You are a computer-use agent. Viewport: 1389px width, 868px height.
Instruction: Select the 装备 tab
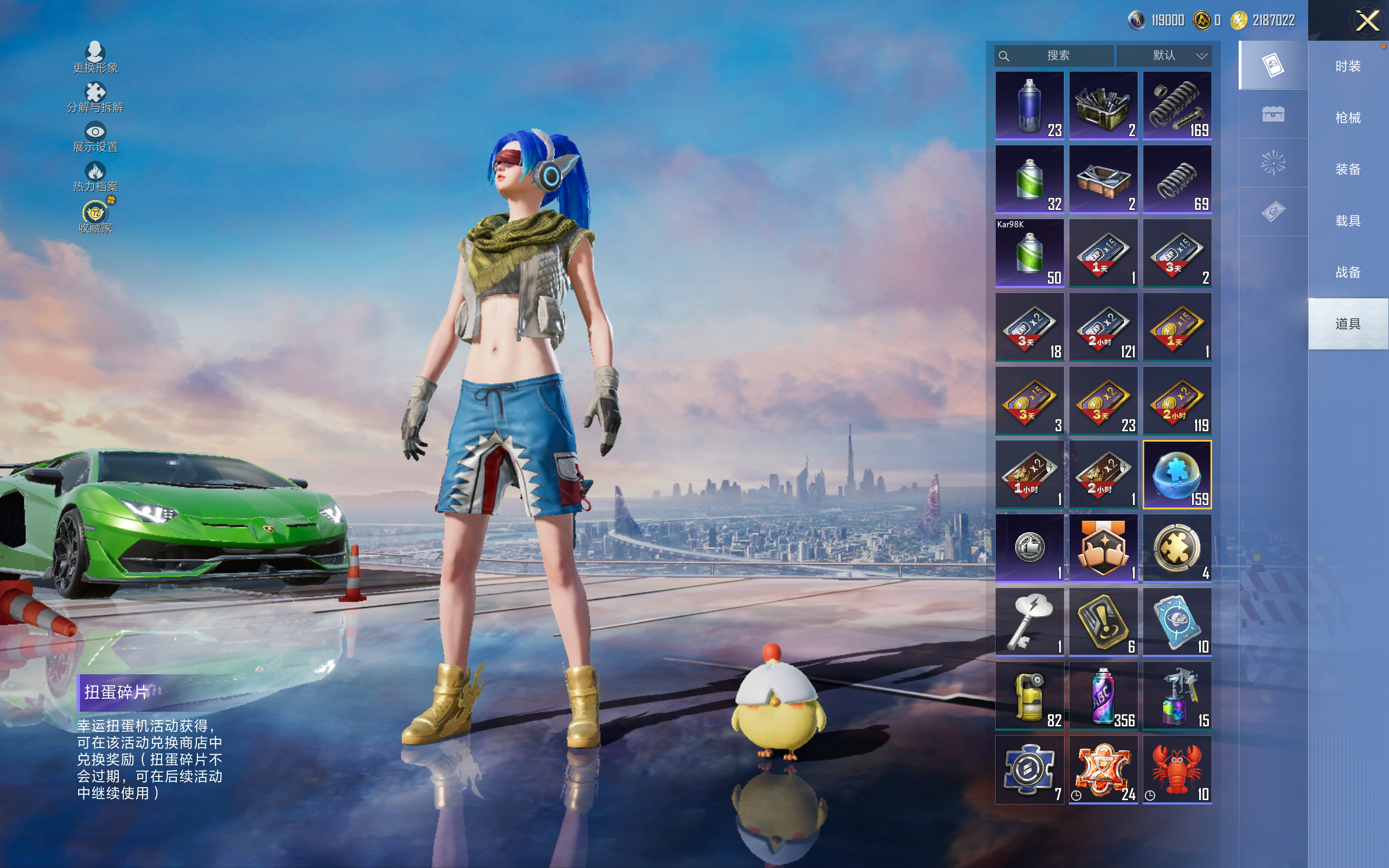tap(1348, 169)
